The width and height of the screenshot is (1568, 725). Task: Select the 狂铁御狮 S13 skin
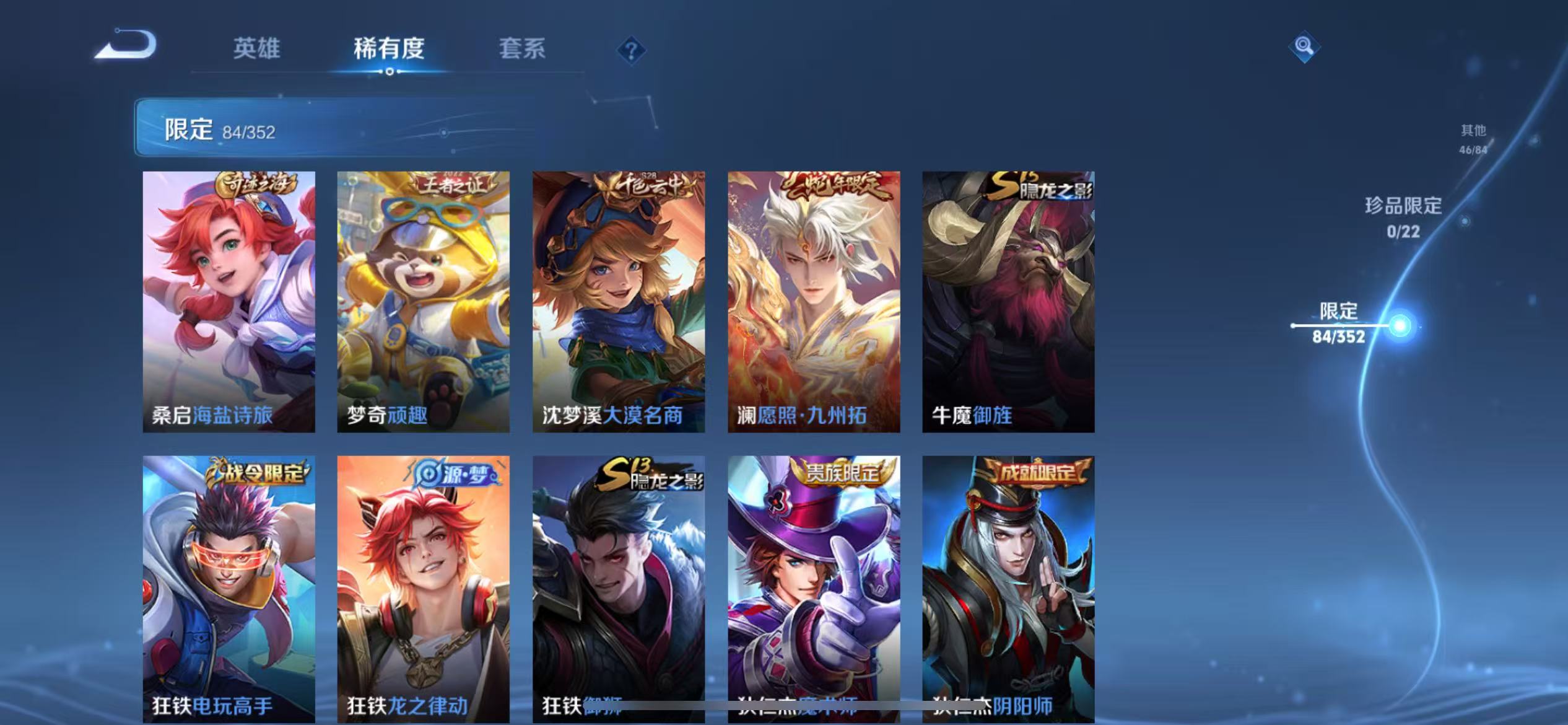click(x=618, y=589)
